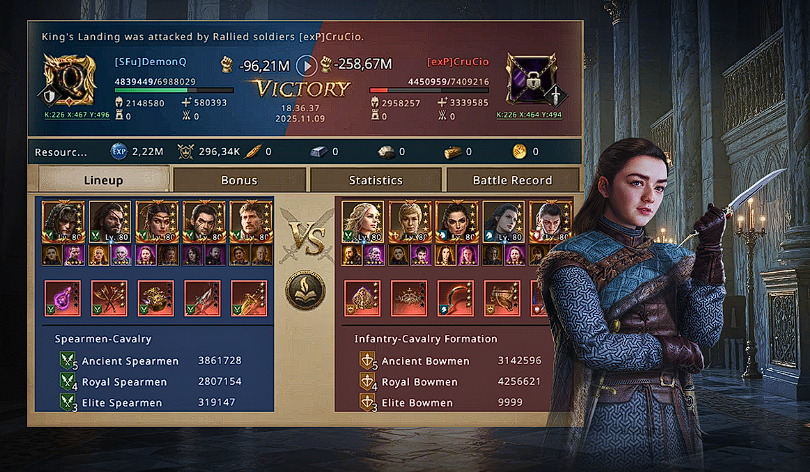Select the [SFu]DemonQ player name

point(151,62)
